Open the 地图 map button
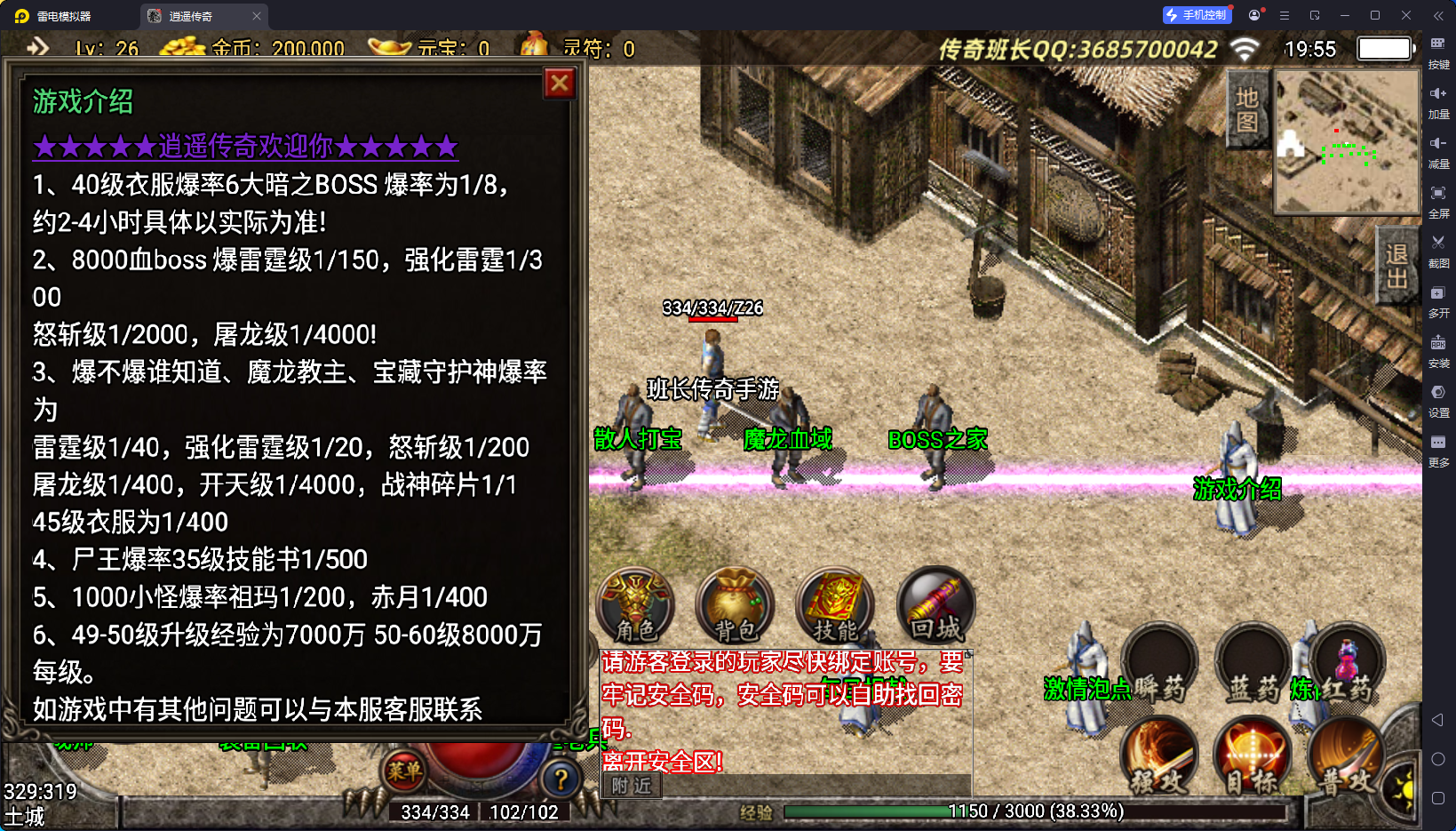 coord(1247,110)
